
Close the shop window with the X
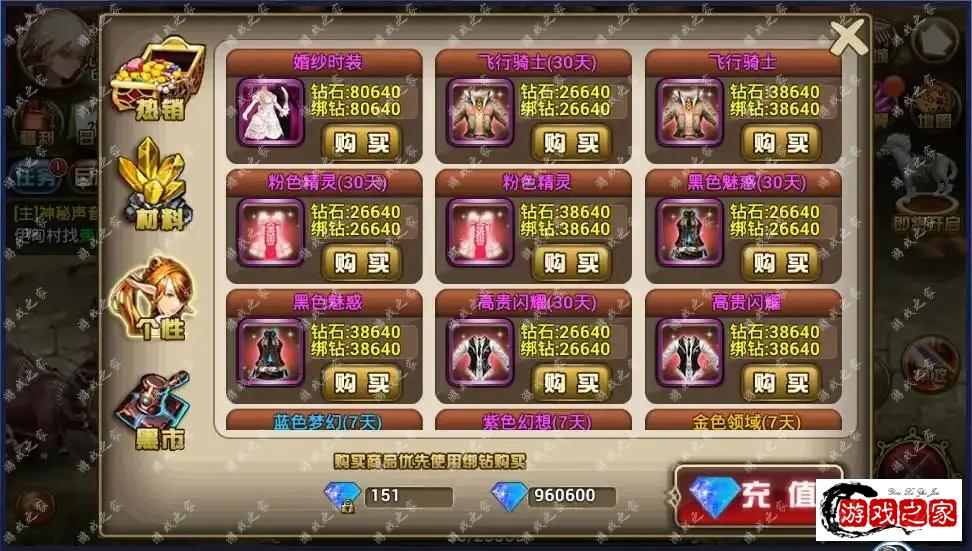tap(848, 38)
